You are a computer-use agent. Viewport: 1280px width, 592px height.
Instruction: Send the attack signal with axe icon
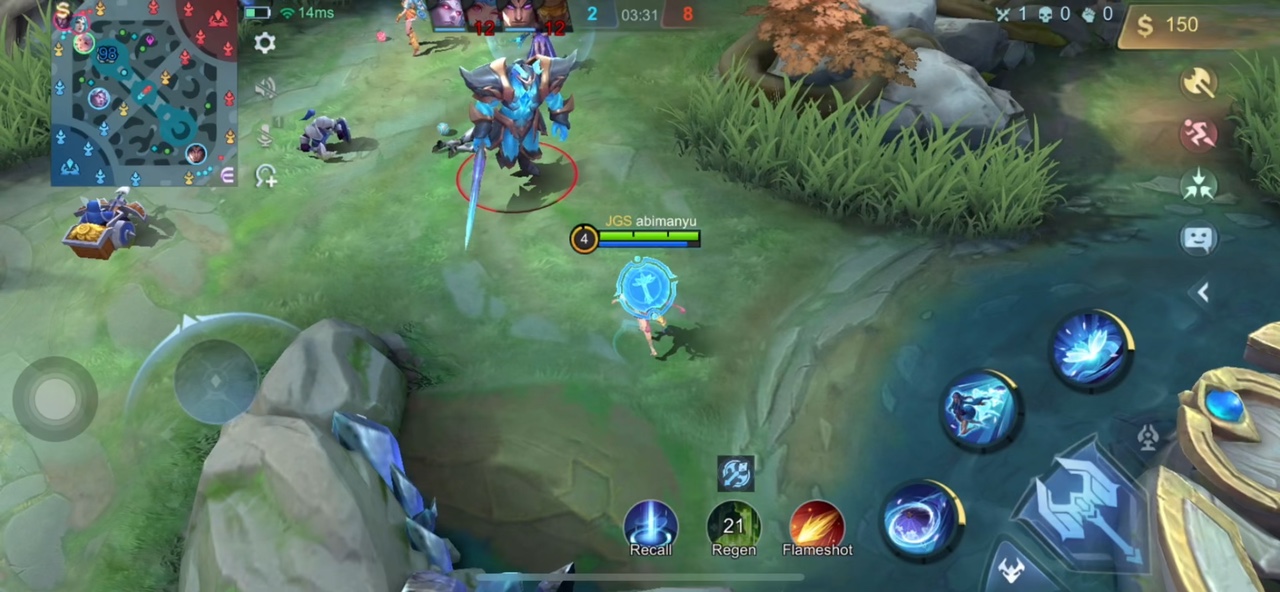(1198, 83)
